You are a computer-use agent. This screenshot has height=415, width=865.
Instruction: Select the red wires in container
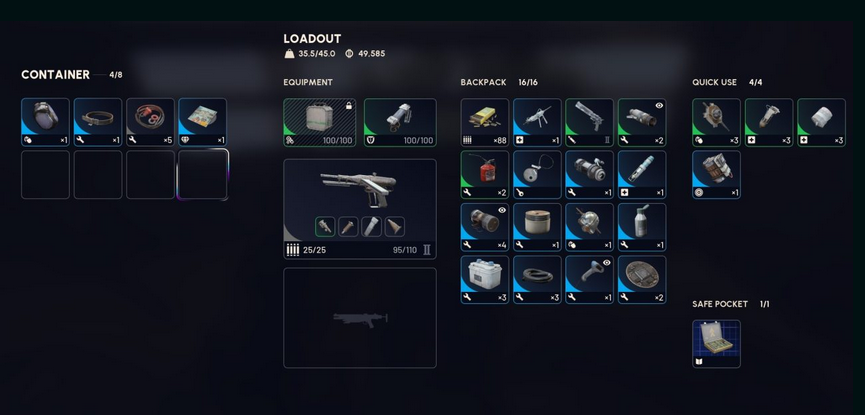(x=150, y=122)
